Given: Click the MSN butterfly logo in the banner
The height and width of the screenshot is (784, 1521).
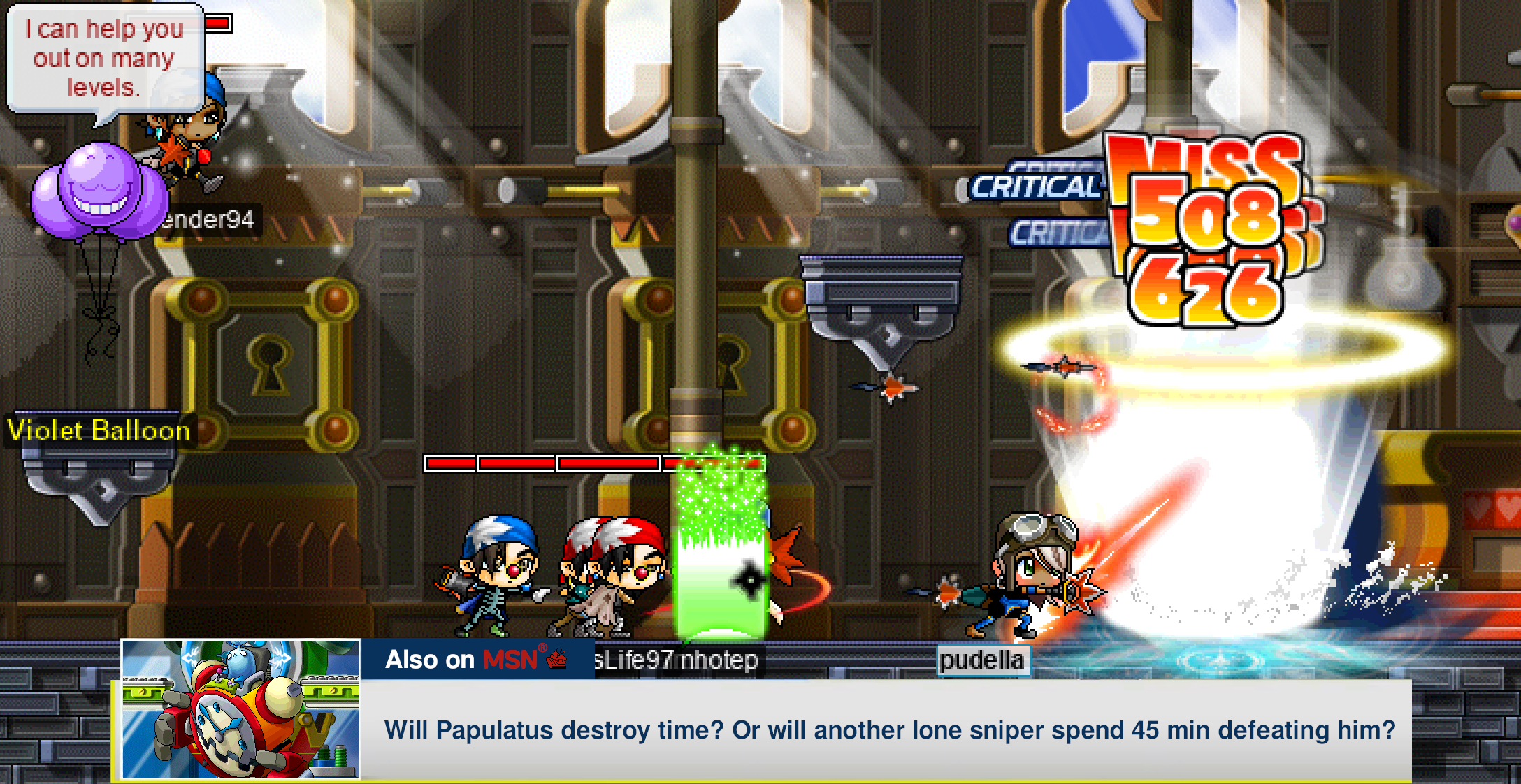Looking at the screenshot, I should point(556,660).
